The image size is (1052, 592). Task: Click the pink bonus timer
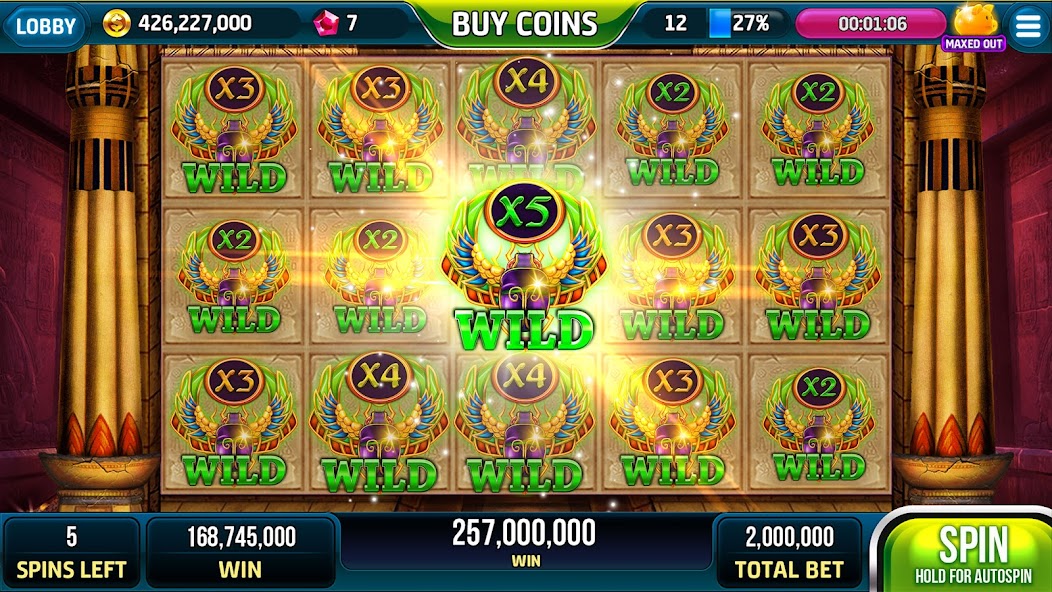click(869, 24)
